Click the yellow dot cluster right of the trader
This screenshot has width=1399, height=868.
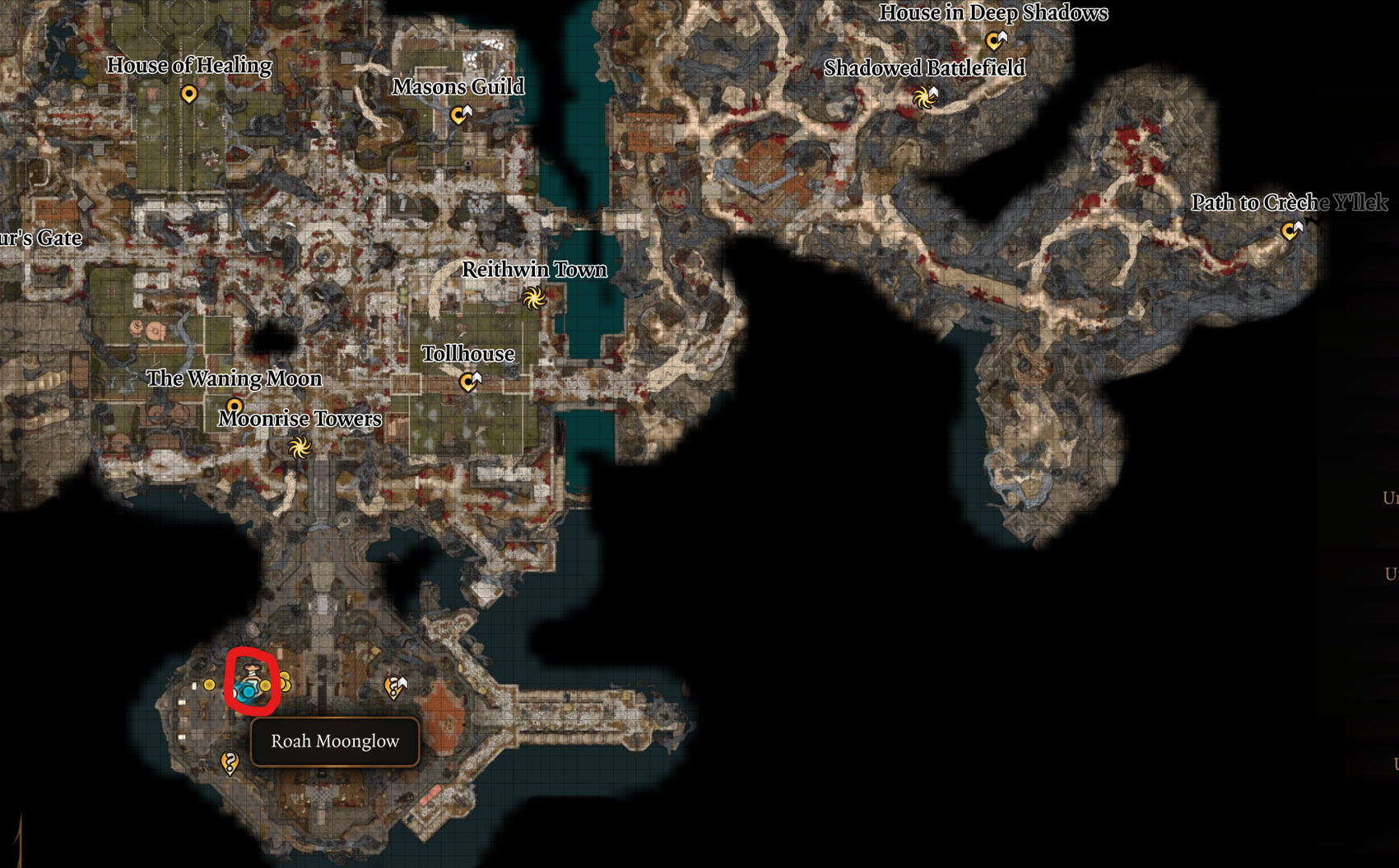[x=286, y=681]
